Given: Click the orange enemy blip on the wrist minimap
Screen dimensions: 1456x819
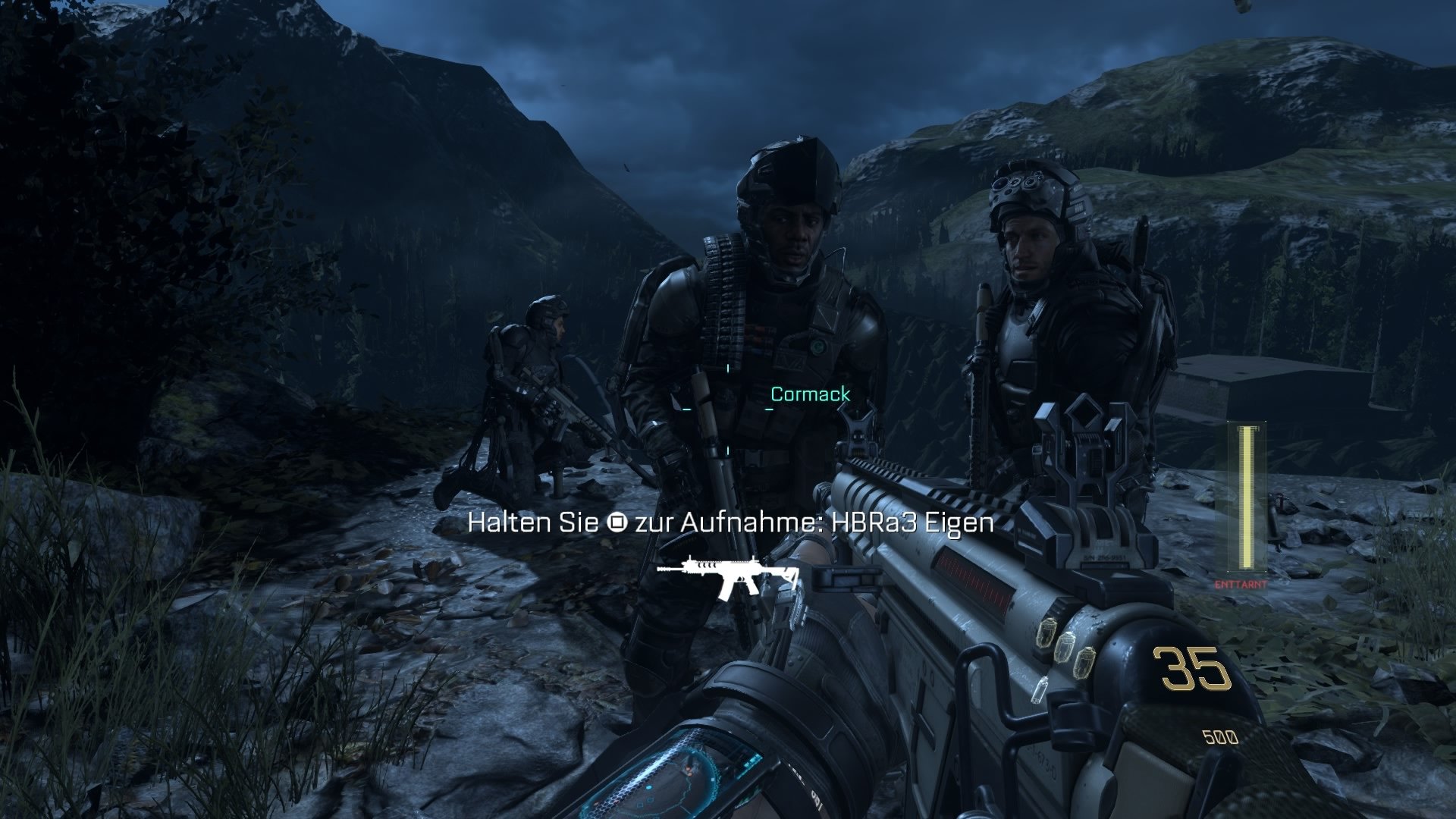Looking at the screenshot, I should [688, 770].
